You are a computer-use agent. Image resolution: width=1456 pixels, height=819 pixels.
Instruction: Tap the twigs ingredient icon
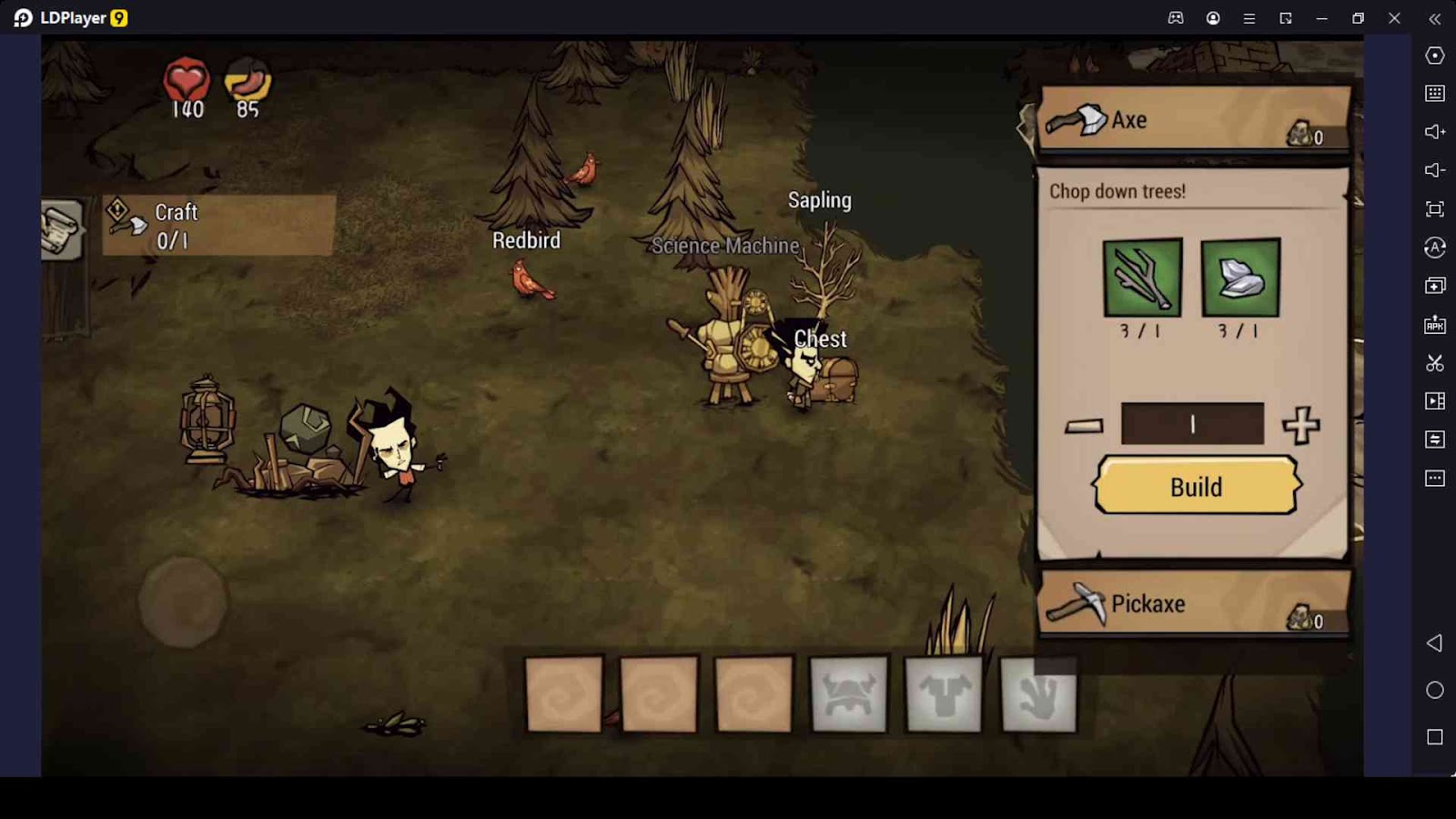1142,278
